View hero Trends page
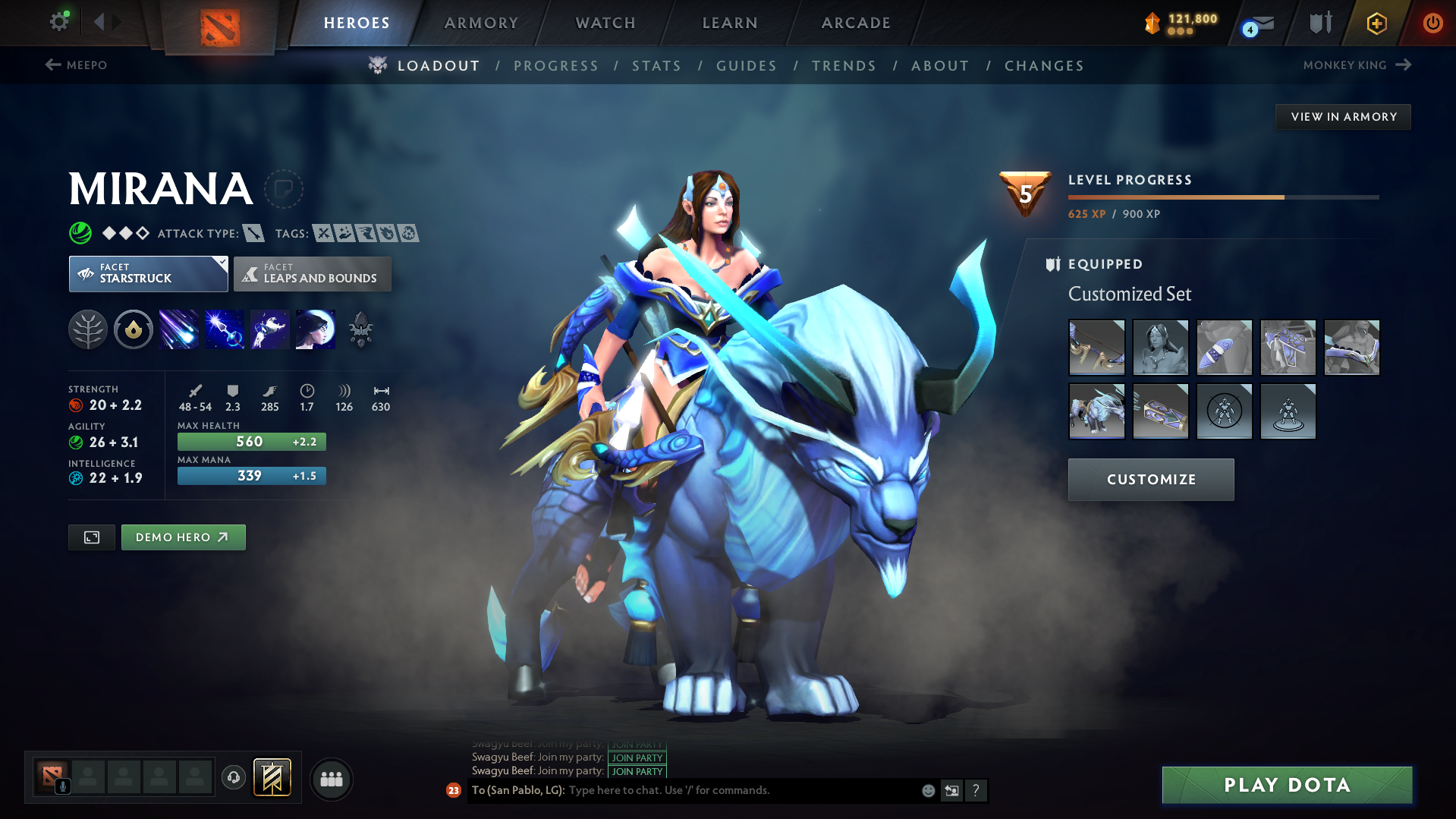Screen dimensions: 1456x819 tap(844, 66)
